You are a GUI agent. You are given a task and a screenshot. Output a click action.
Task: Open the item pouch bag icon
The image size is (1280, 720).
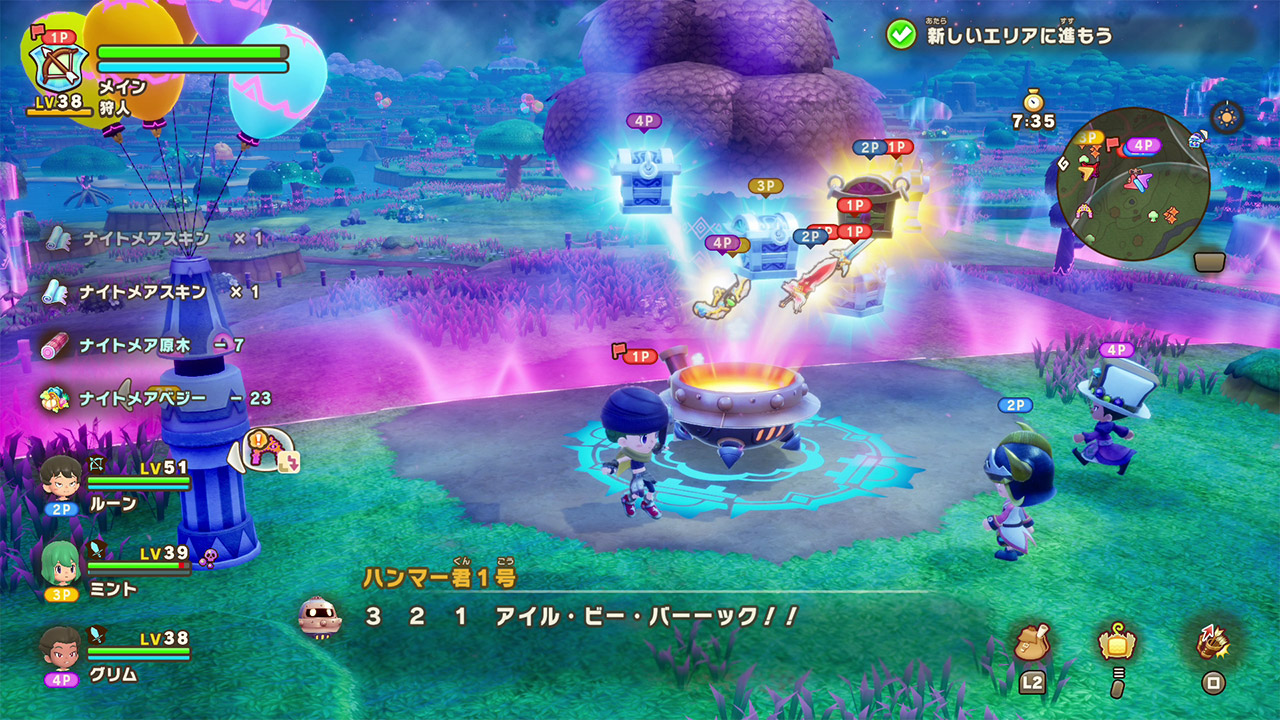[1032, 644]
